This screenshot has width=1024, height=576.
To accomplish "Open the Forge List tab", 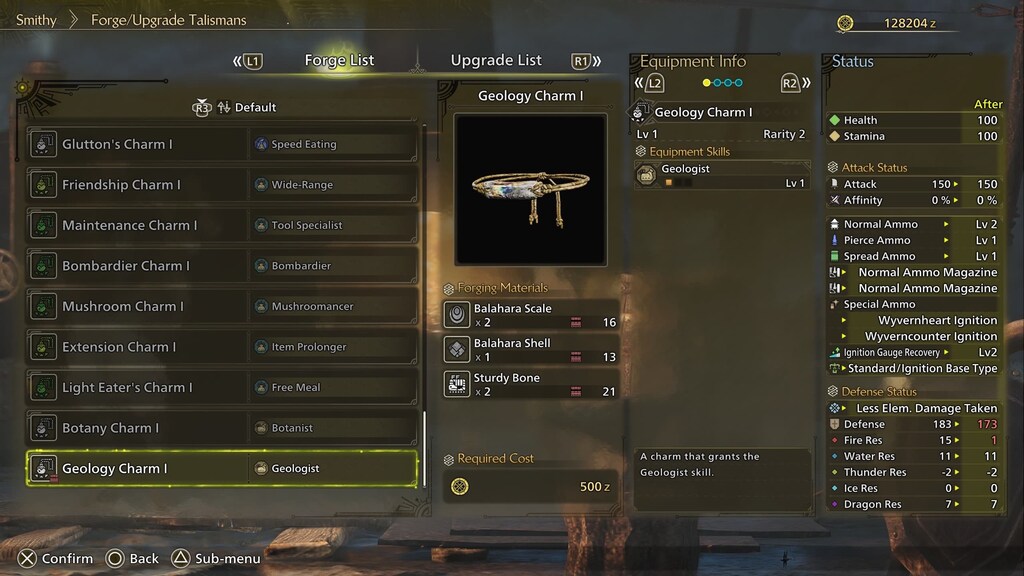I will click(339, 60).
